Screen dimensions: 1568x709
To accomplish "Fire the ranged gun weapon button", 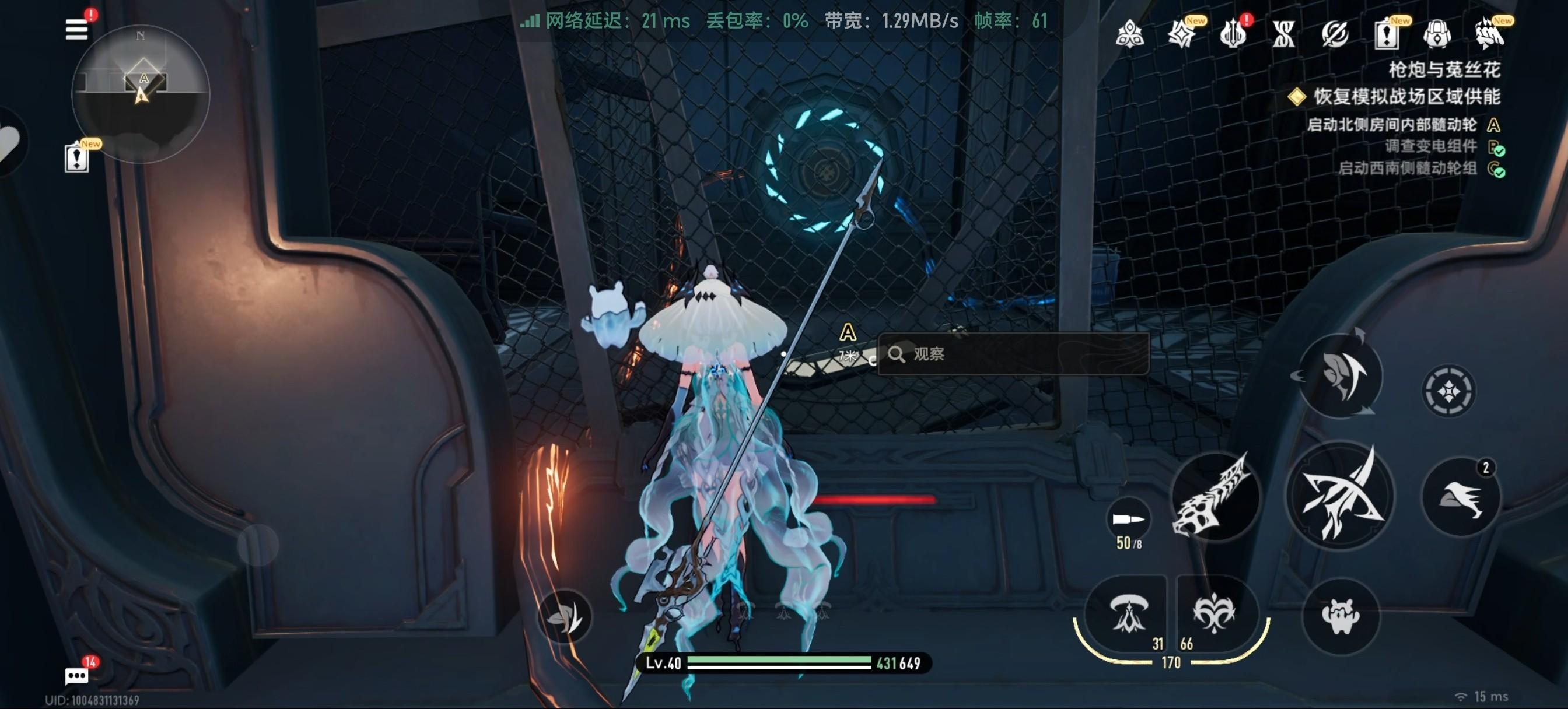I will pyautogui.click(x=1215, y=496).
